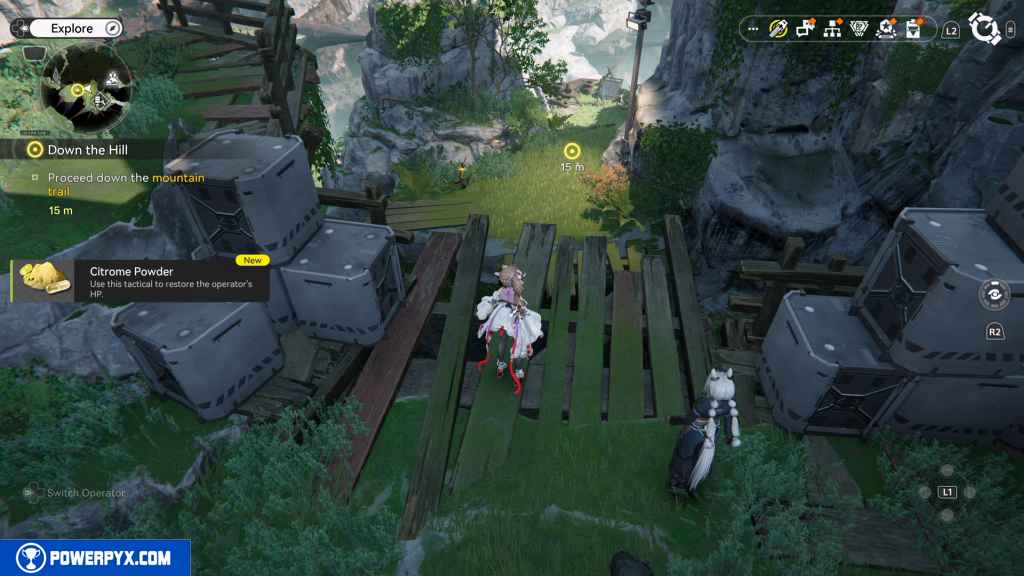
Task: Click the objective waypoint marker showing 15 m
Action: (x=572, y=152)
